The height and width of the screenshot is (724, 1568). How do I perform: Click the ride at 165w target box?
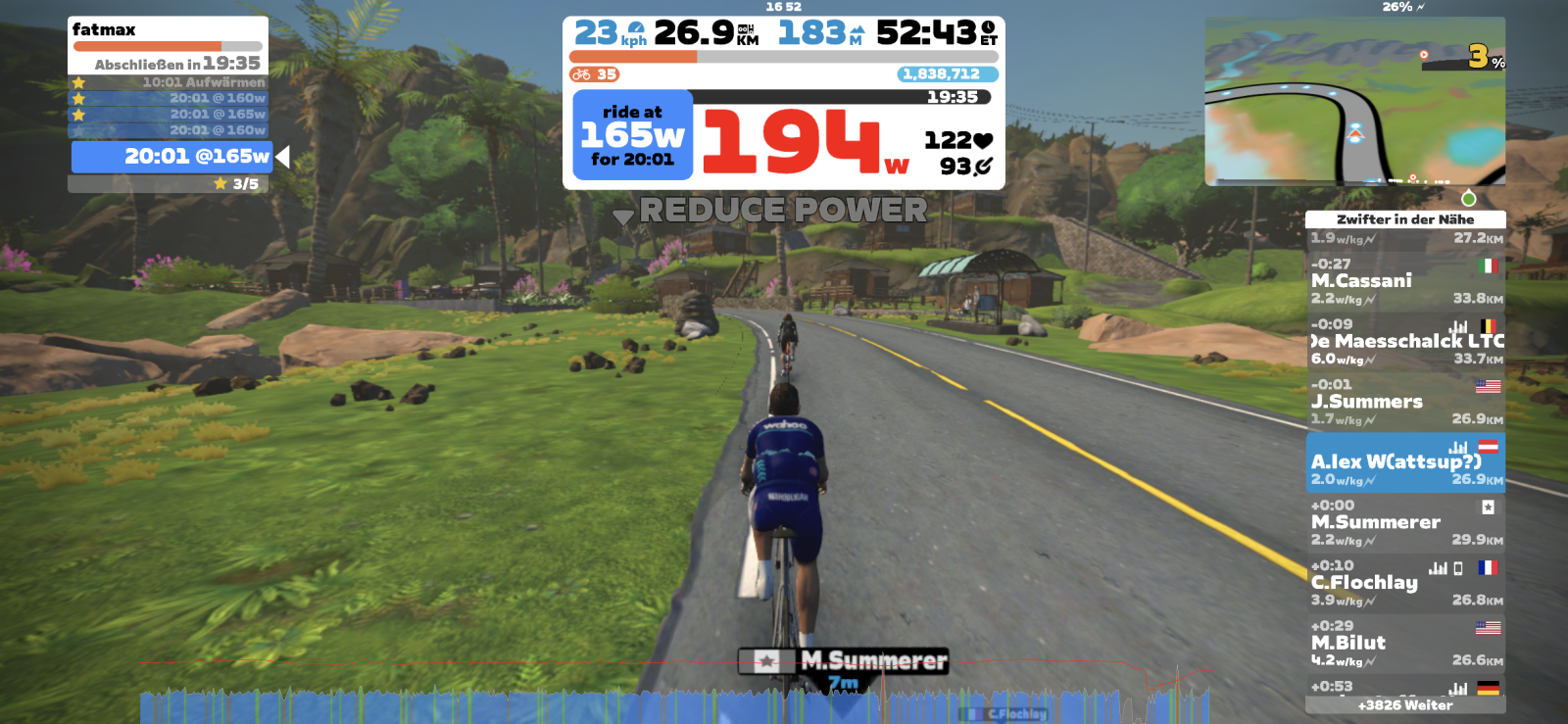pyautogui.click(x=632, y=135)
